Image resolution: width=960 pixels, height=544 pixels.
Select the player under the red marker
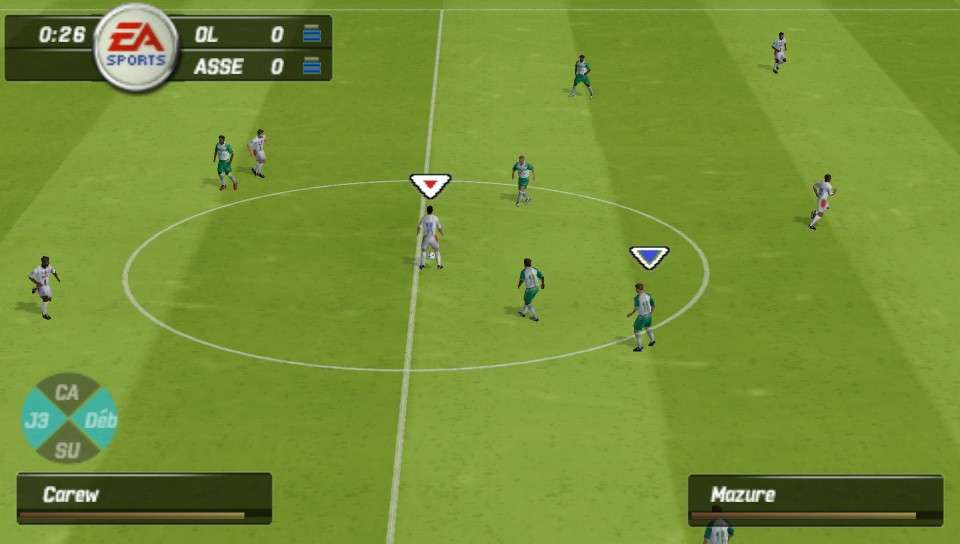430,238
